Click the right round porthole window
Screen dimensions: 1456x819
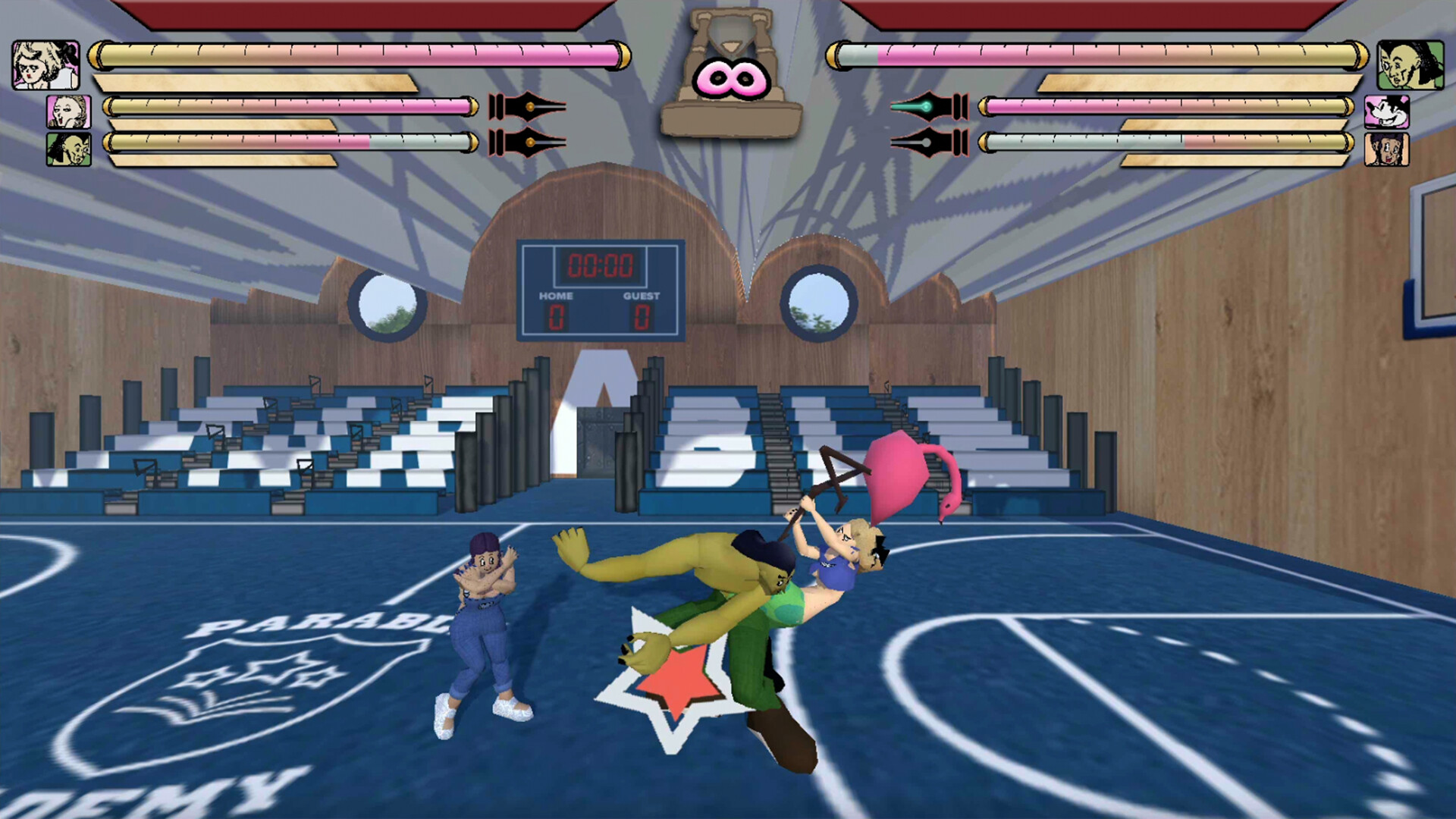[x=819, y=303]
